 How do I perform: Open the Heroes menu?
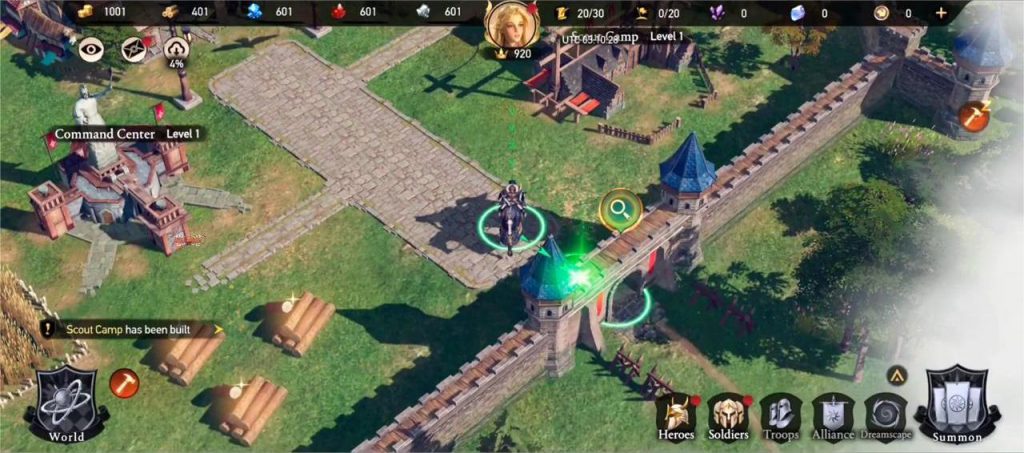tap(676, 415)
